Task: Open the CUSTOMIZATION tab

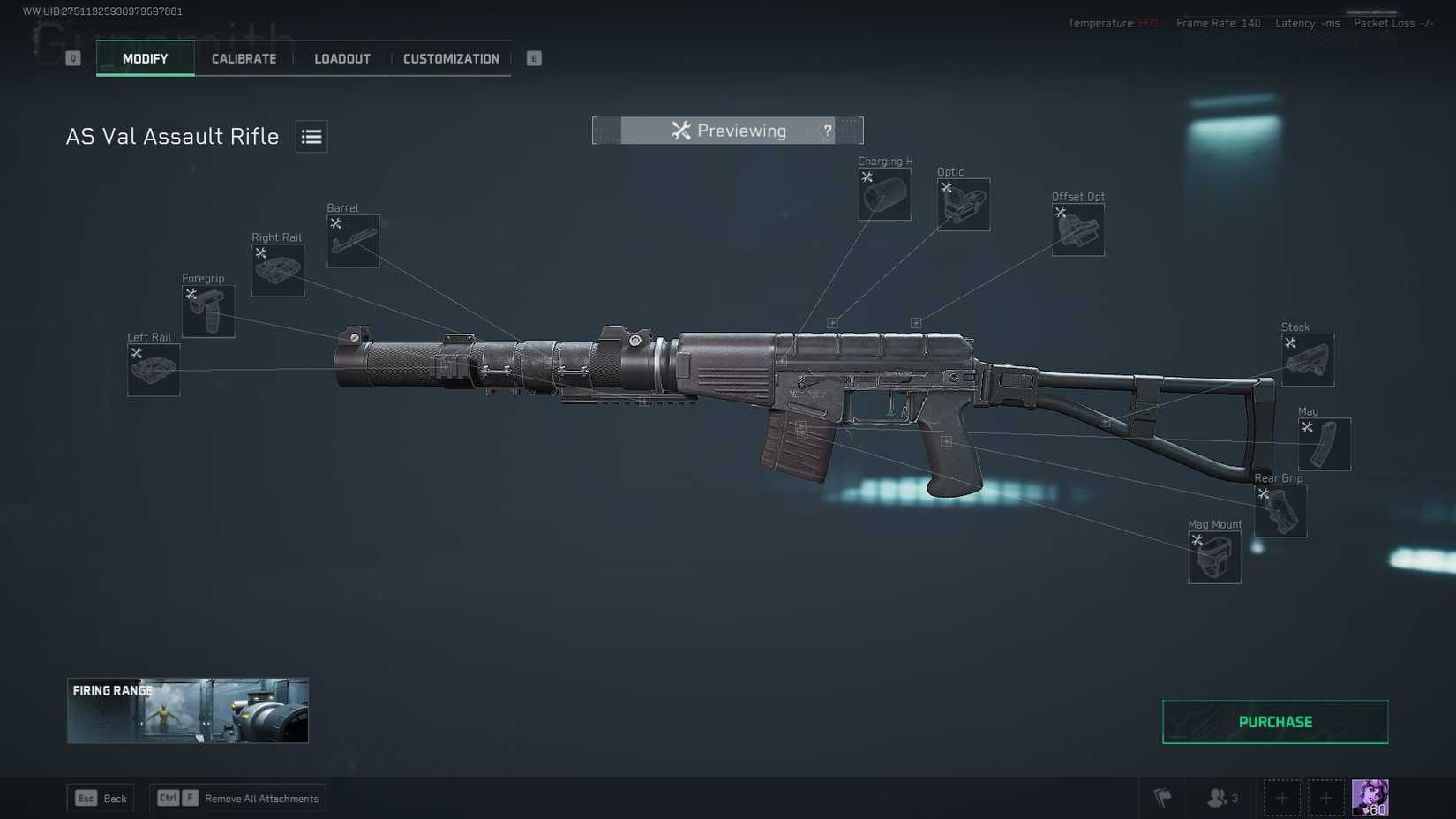Action: (451, 58)
